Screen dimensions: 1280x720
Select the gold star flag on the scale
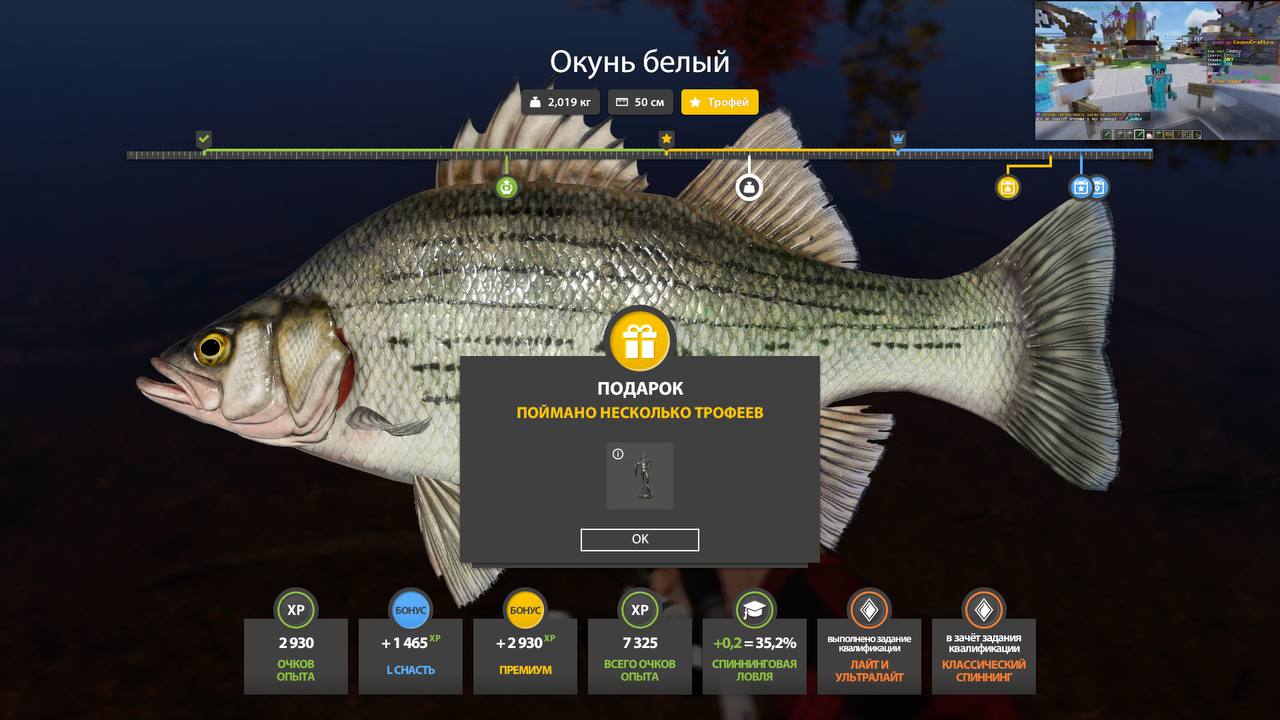(667, 139)
